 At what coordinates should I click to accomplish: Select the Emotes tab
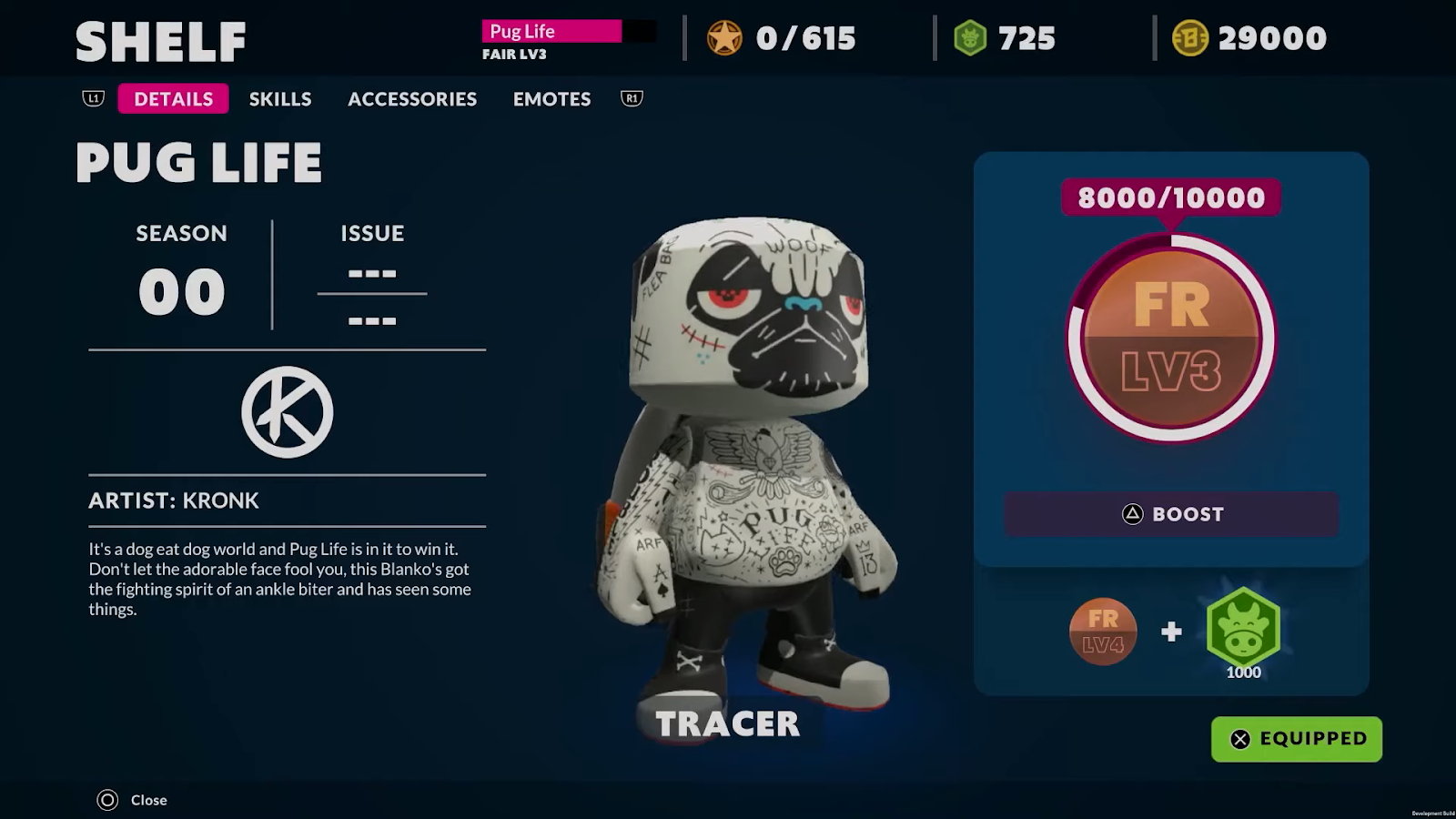click(x=551, y=99)
